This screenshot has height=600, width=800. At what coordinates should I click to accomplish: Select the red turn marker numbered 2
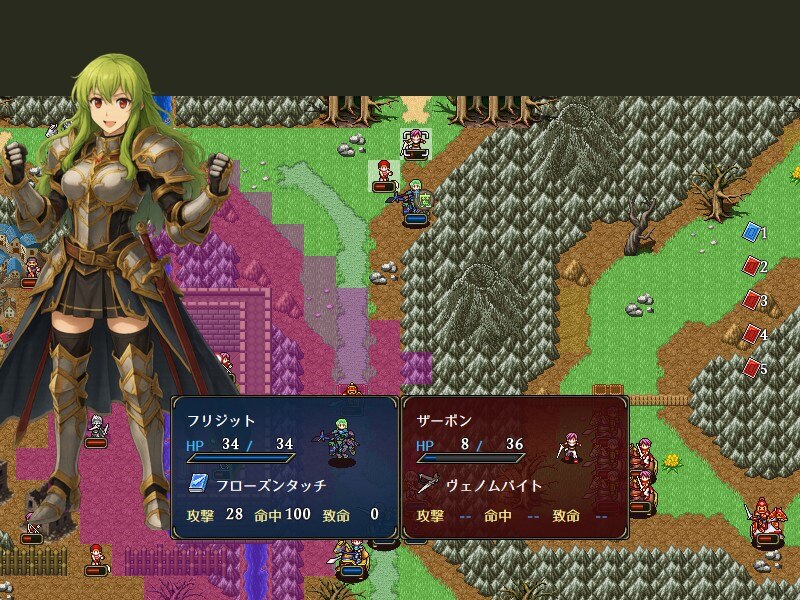click(752, 266)
